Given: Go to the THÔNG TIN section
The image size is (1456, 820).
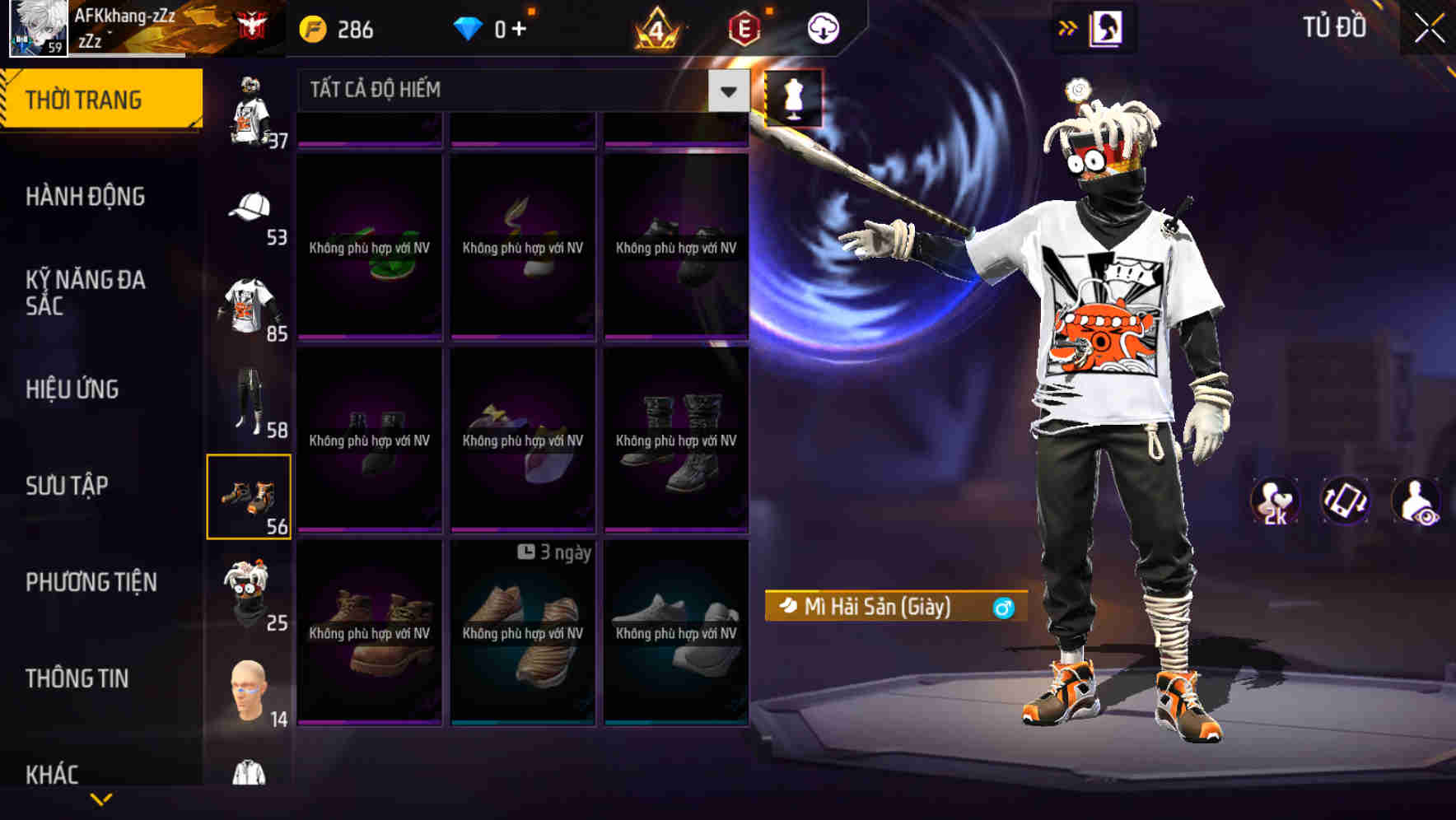Looking at the screenshot, I should (x=77, y=678).
